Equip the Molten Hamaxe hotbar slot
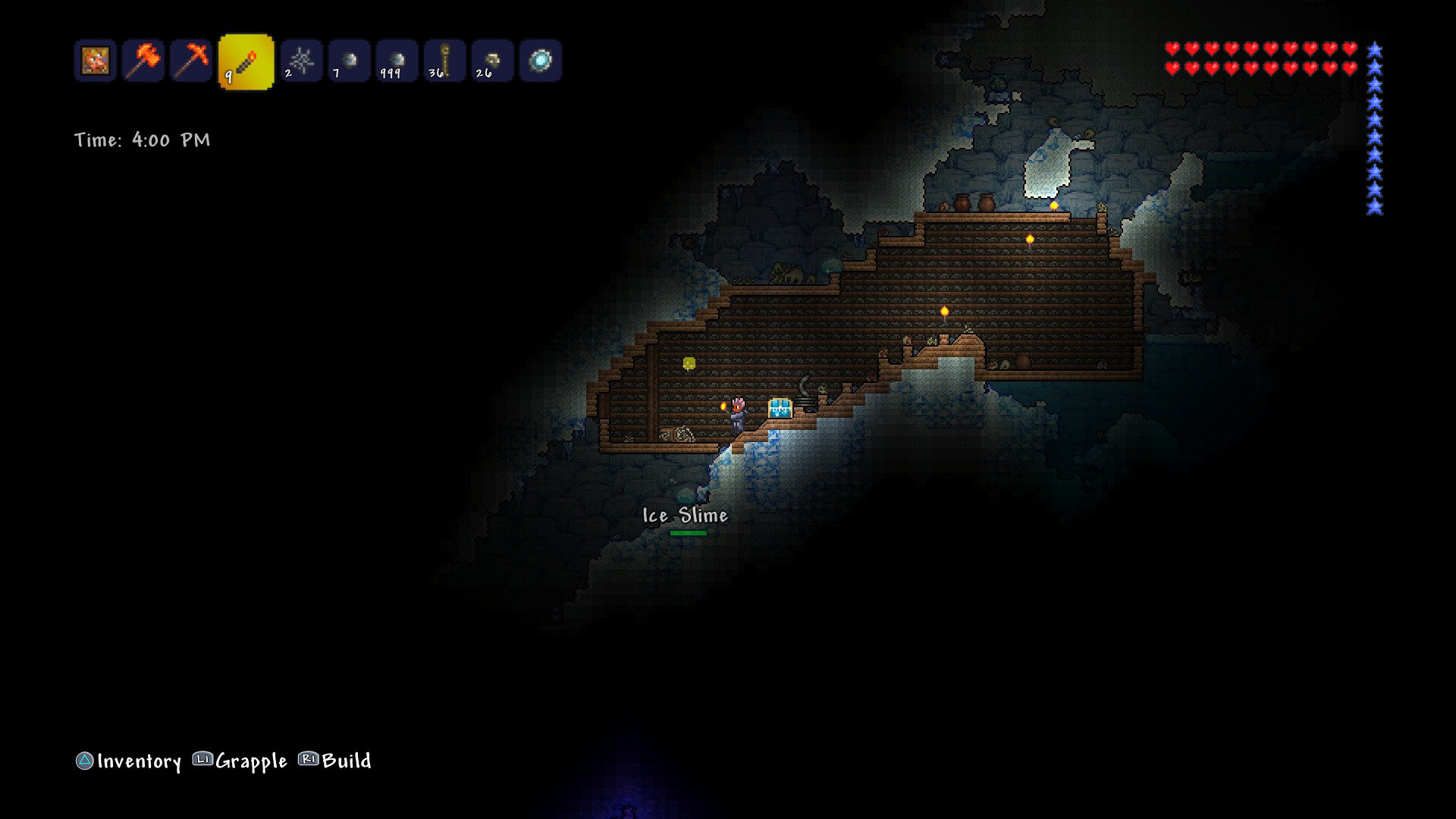Image resolution: width=1456 pixels, height=819 pixels. tap(143, 61)
